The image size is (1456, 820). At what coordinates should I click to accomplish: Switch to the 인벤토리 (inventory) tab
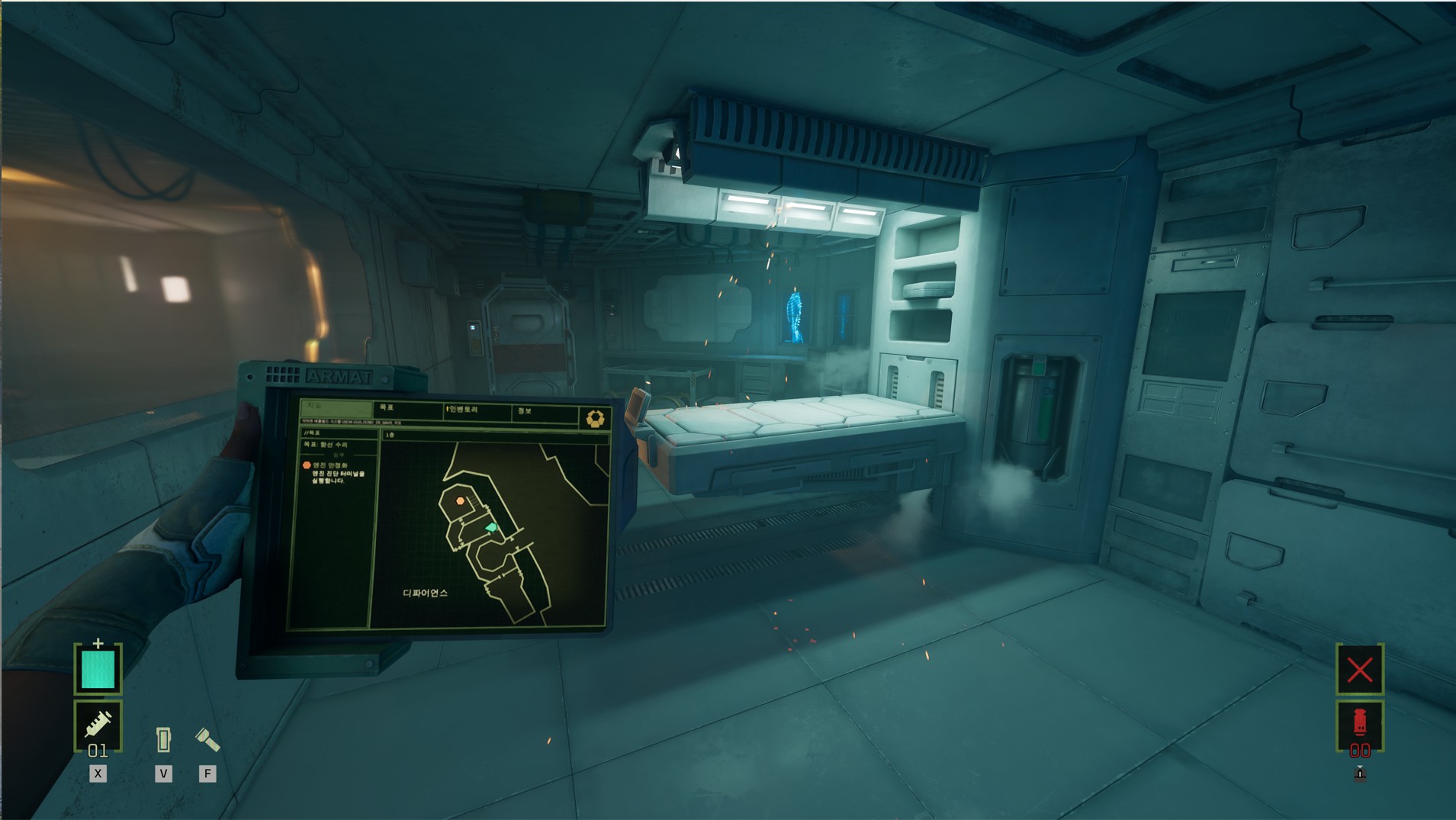(x=474, y=411)
